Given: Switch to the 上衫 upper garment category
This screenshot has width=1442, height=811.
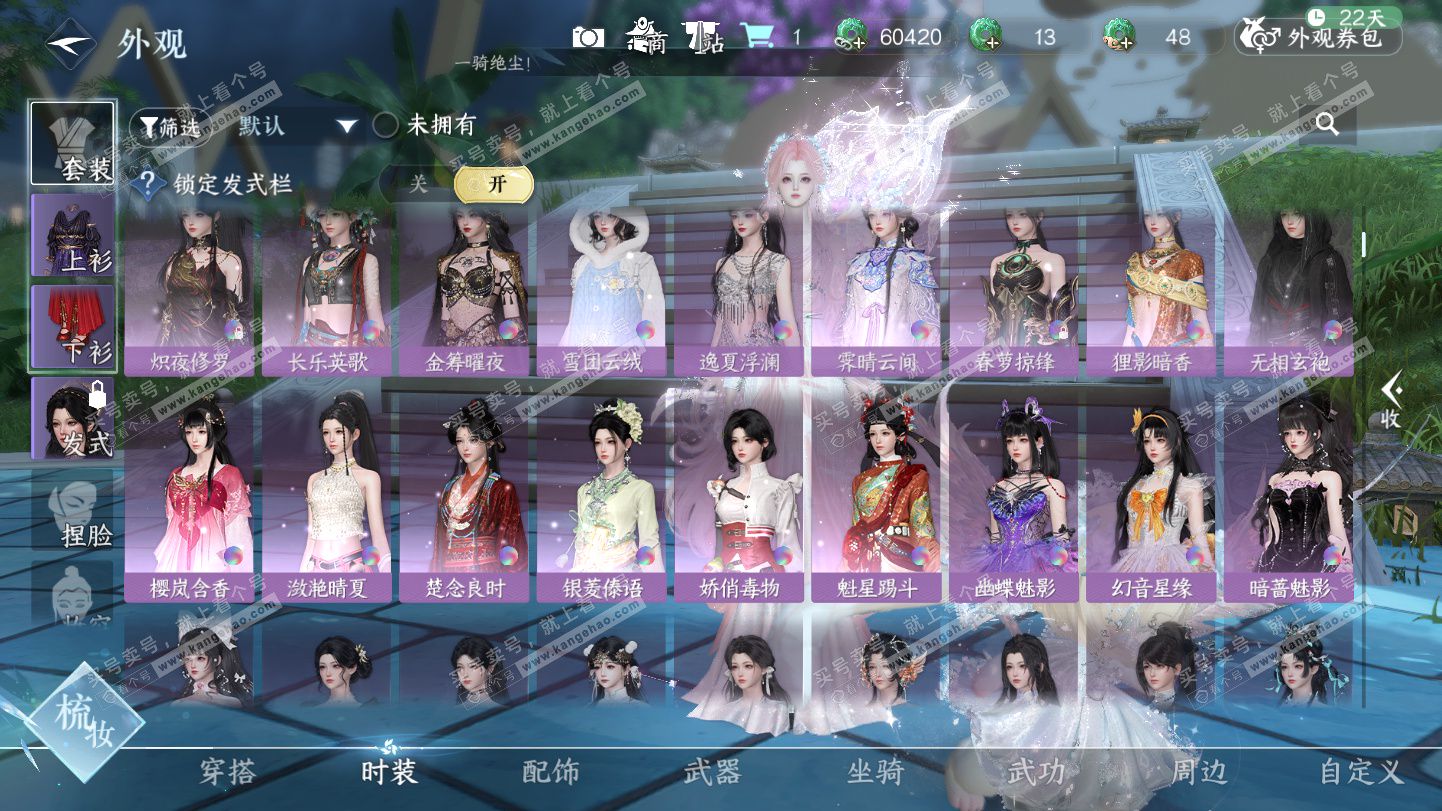Looking at the screenshot, I should (72, 235).
